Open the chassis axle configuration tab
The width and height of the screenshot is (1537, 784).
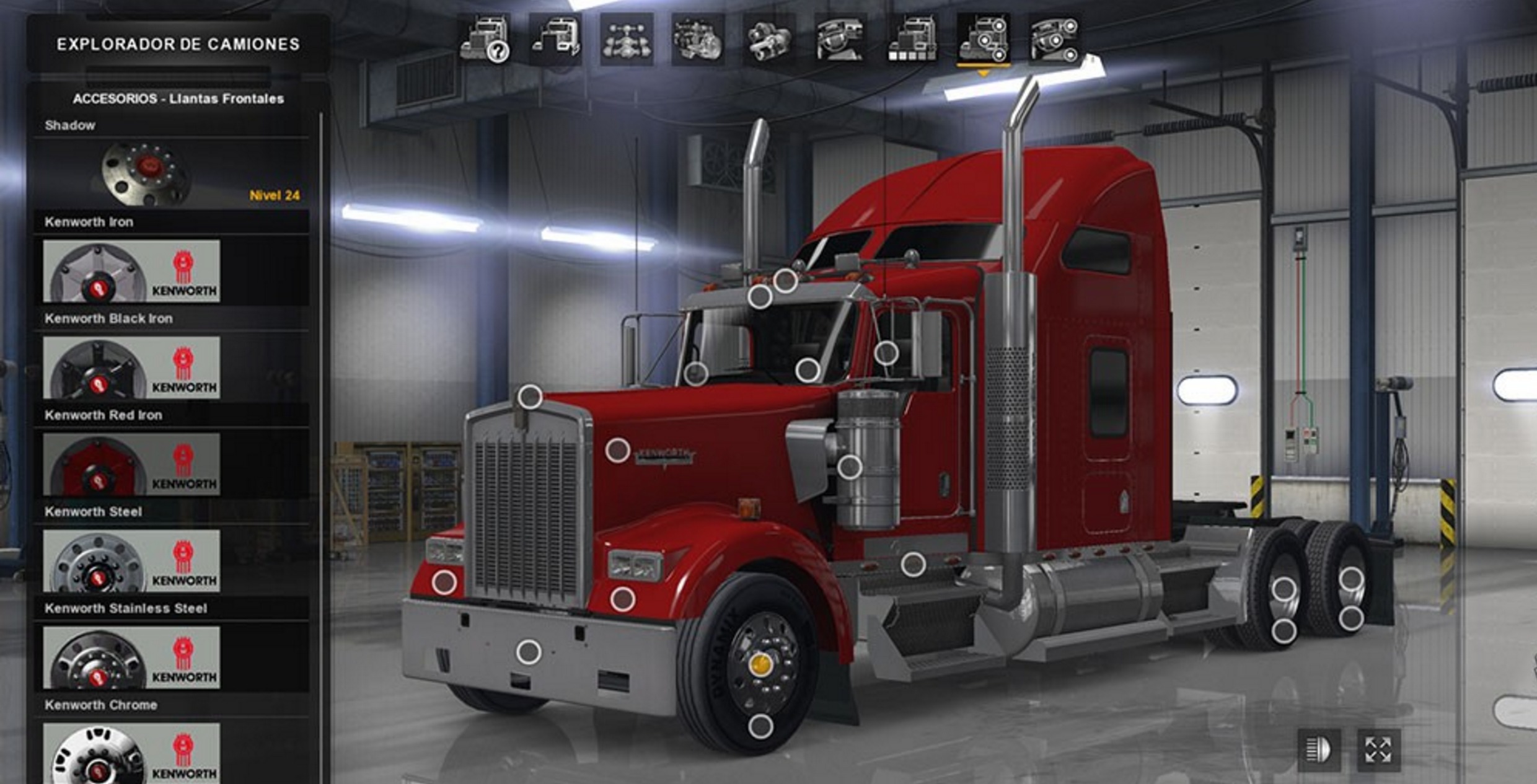tap(627, 40)
